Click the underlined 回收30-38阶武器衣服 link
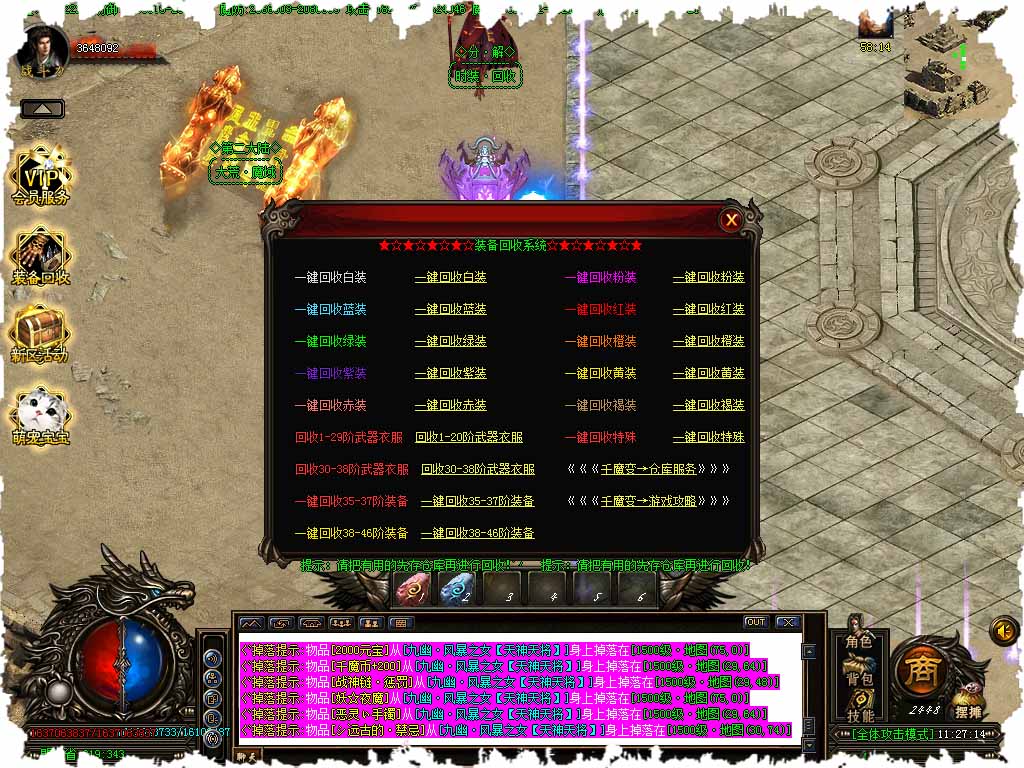Image resolution: width=1024 pixels, height=768 pixels. [478, 469]
